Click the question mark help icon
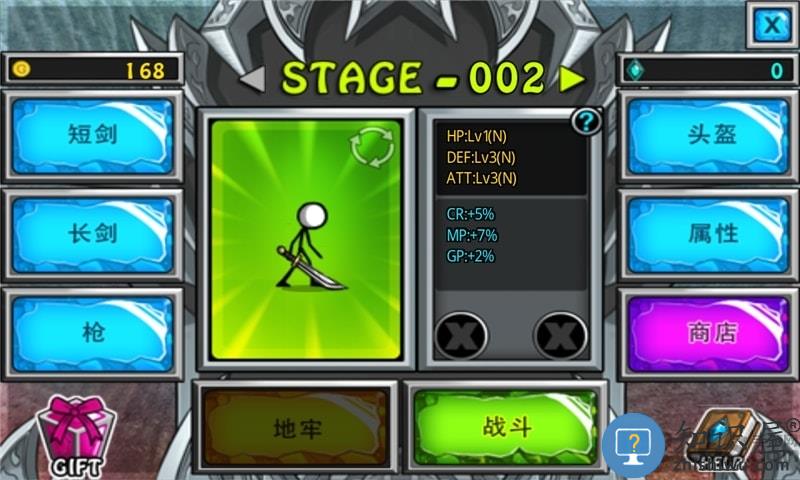 tap(586, 122)
